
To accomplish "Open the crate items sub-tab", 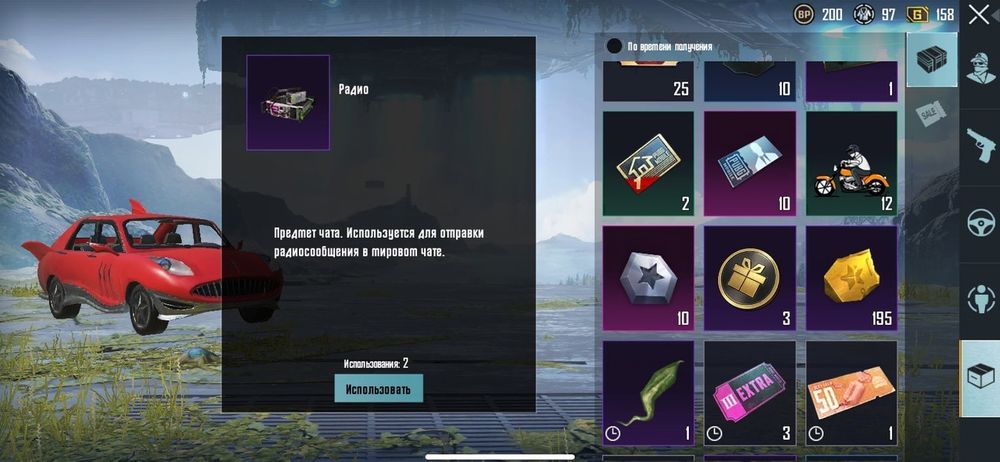I will (x=931, y=60).
